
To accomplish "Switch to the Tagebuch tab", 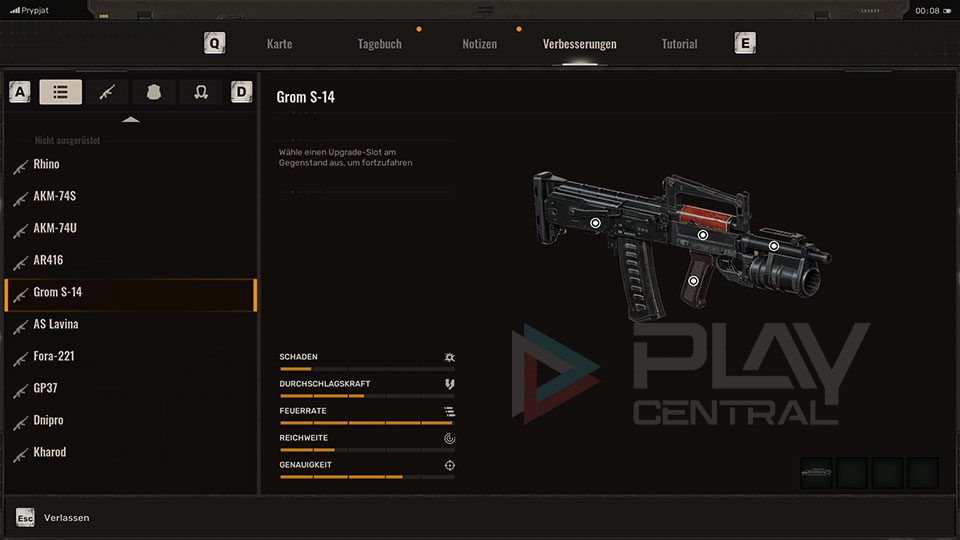I will pos(379,44).
